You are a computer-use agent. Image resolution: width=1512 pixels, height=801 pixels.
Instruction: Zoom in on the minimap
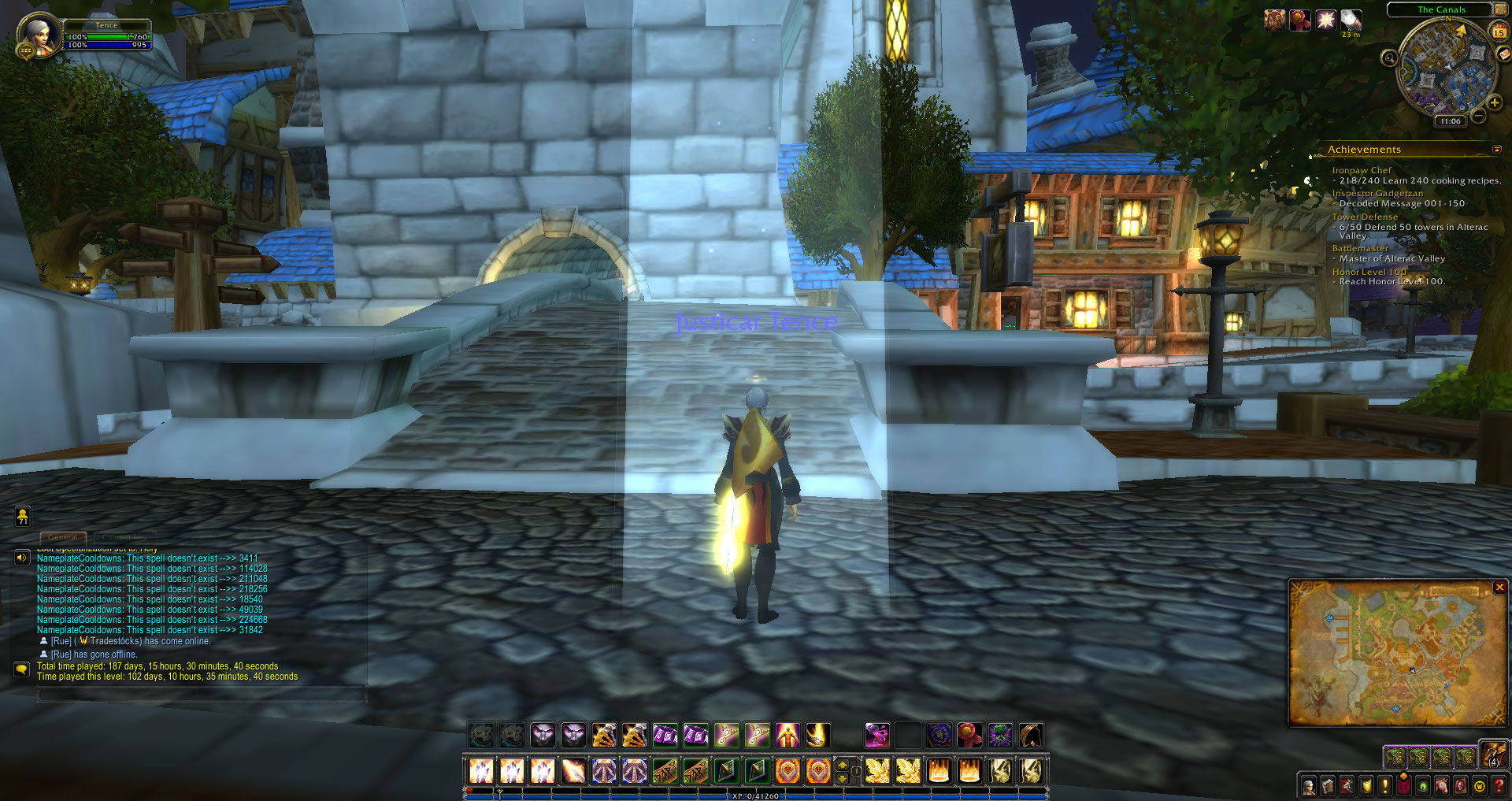pyautogui.click(x=1494, y=102)
